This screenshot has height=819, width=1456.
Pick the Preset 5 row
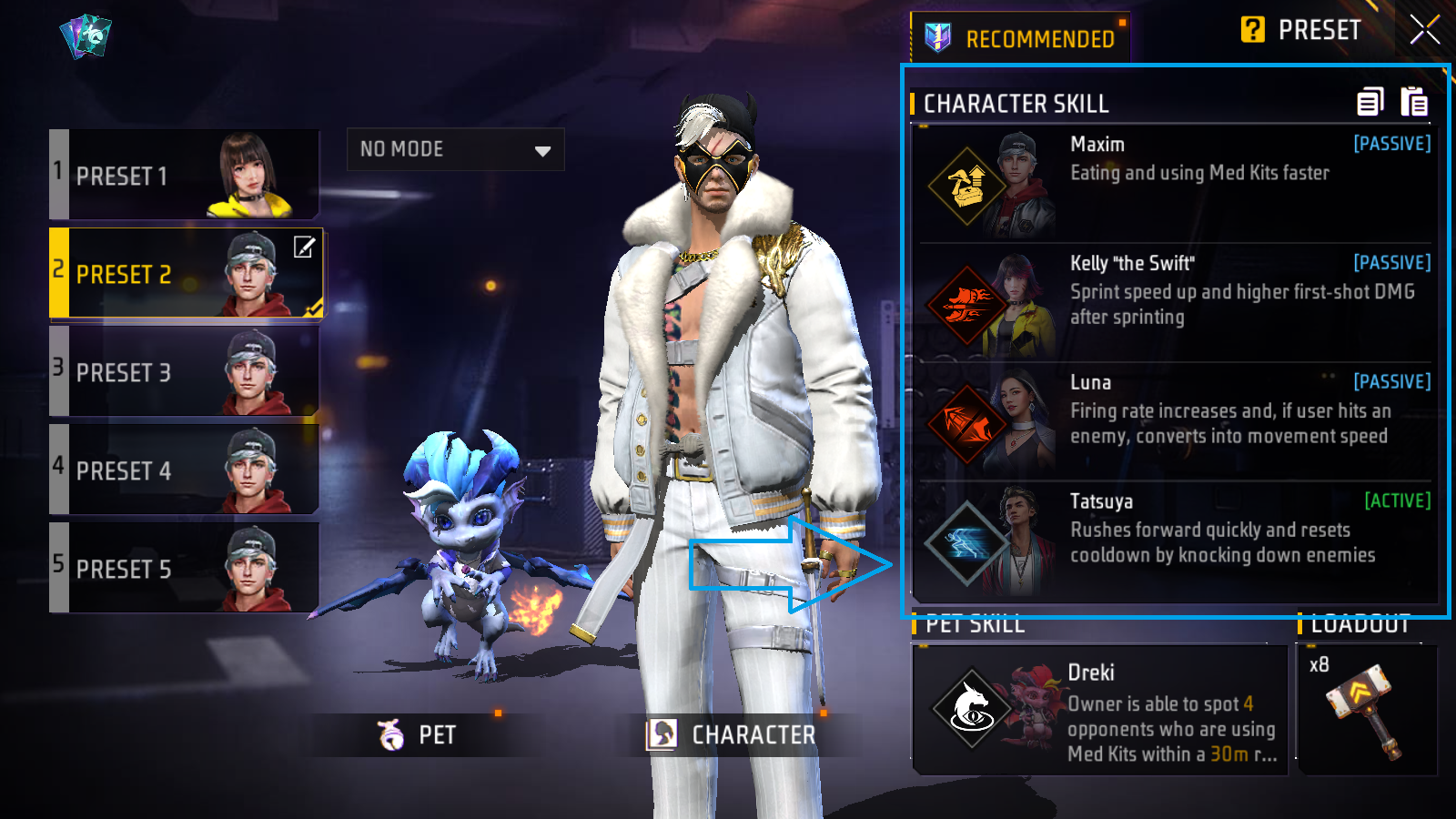pyautogui.click(x=185, y=569)
